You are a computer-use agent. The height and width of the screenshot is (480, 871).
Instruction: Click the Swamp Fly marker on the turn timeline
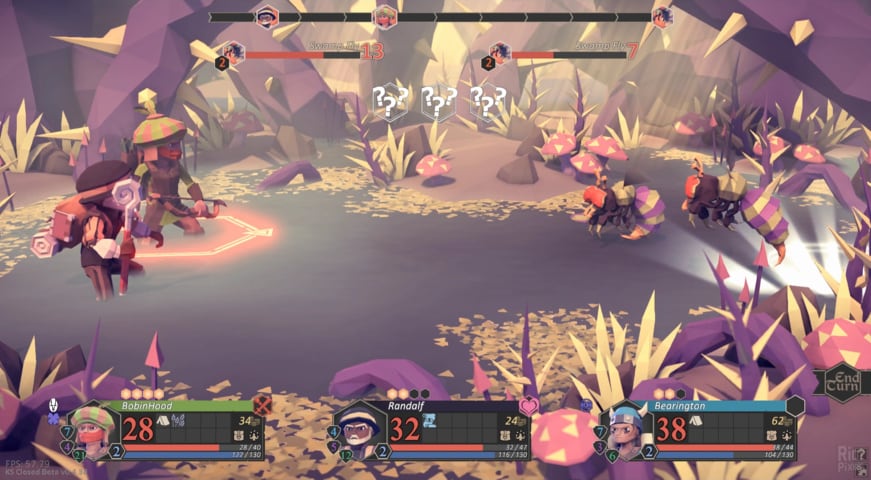[x=661, y=16]
